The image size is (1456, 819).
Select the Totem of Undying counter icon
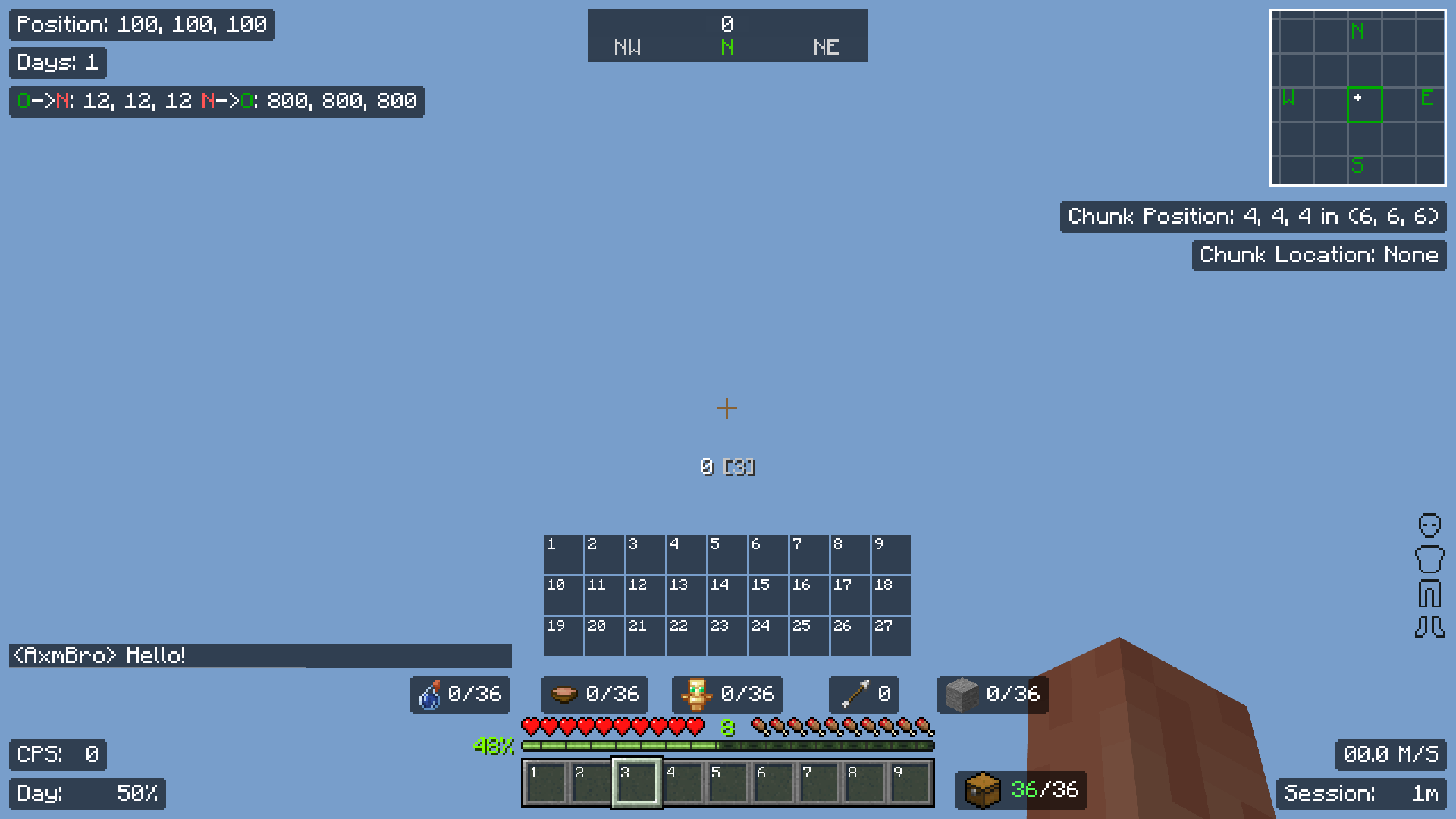698,694
